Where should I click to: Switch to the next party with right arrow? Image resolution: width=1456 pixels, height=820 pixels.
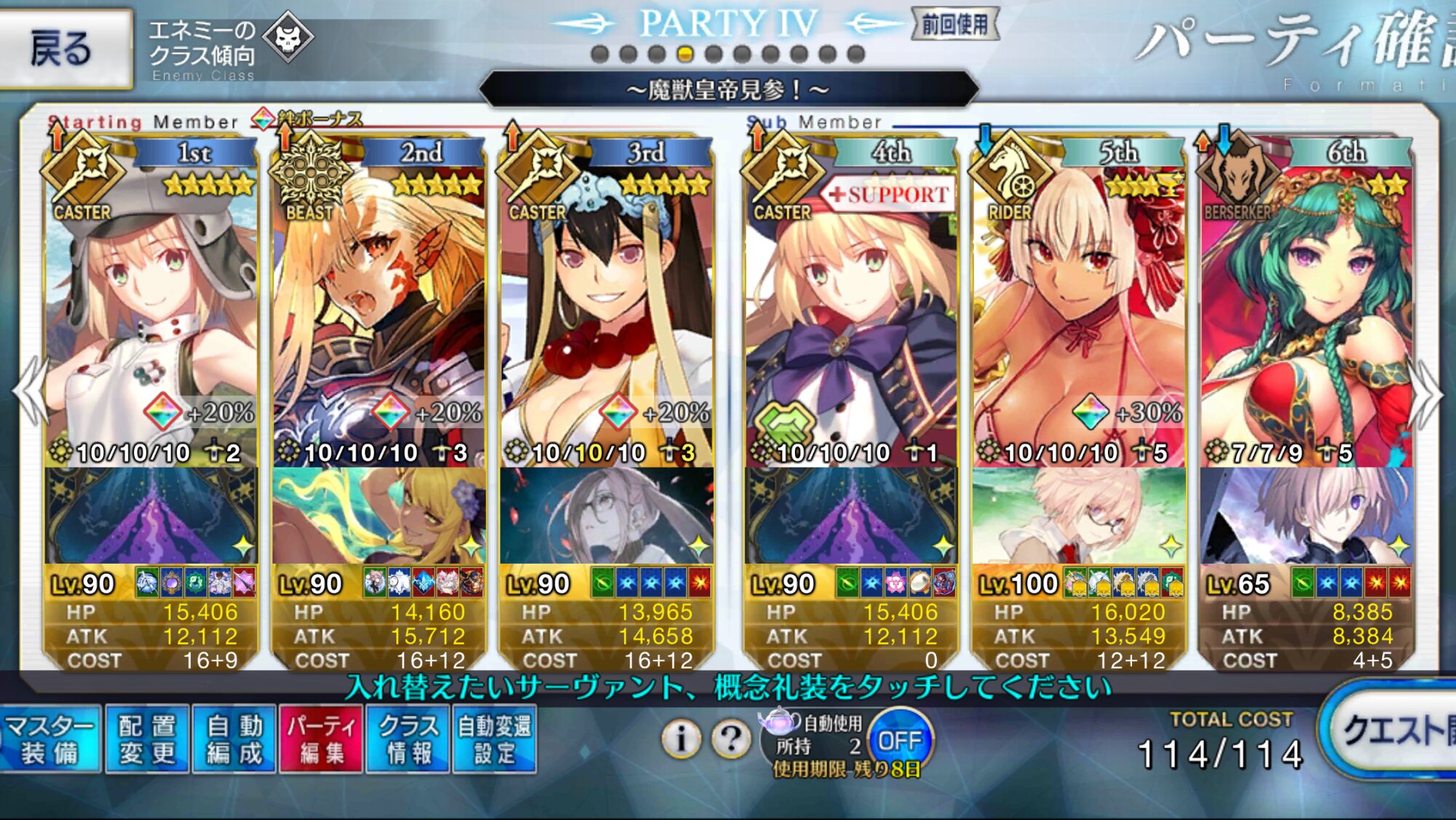1427,393
